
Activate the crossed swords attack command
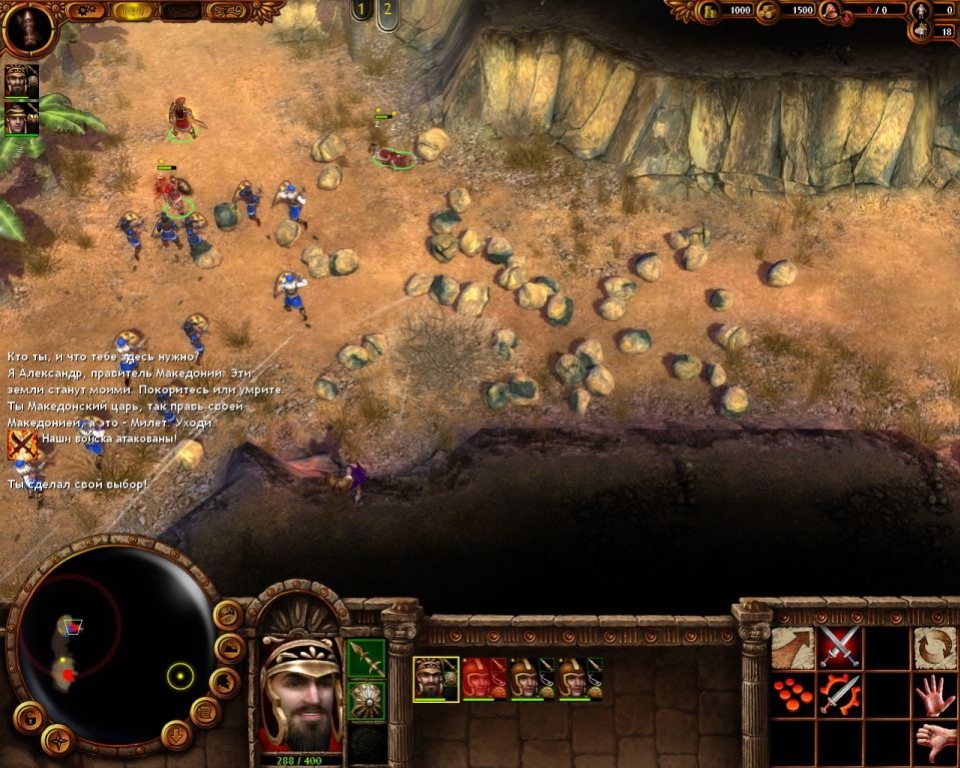840,648
